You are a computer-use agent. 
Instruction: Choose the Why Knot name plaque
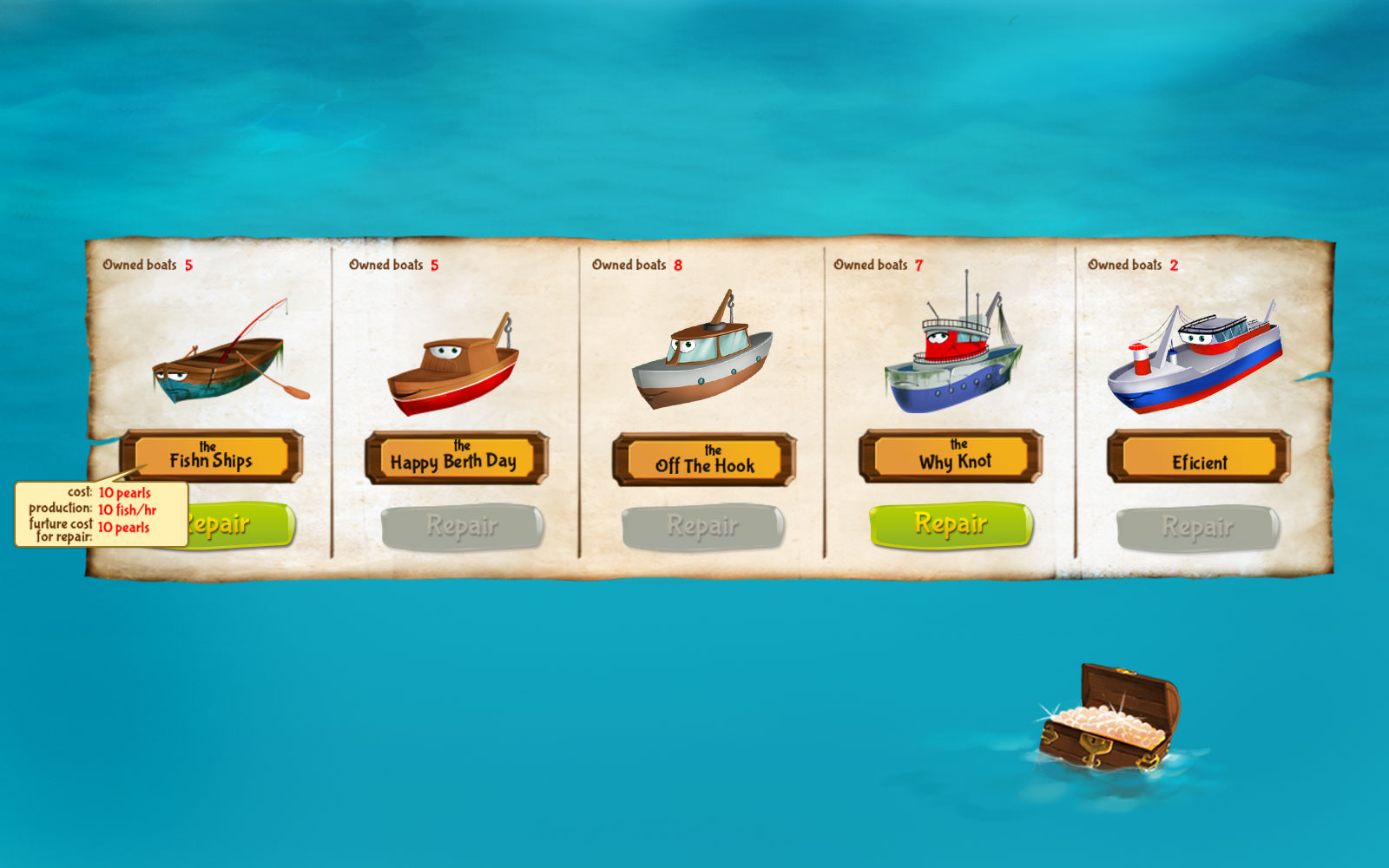(x=951, y=457)
